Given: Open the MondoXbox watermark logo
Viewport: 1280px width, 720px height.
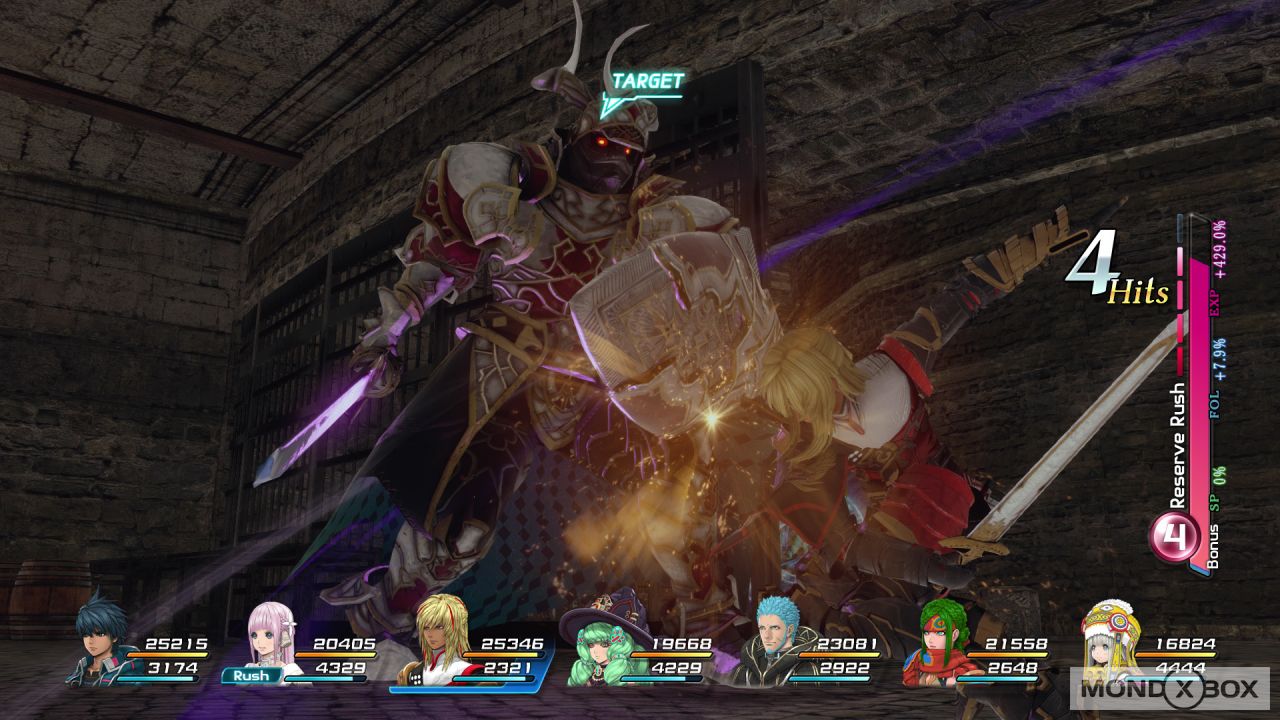Looking at the screenshot, I should point(1168,688).
